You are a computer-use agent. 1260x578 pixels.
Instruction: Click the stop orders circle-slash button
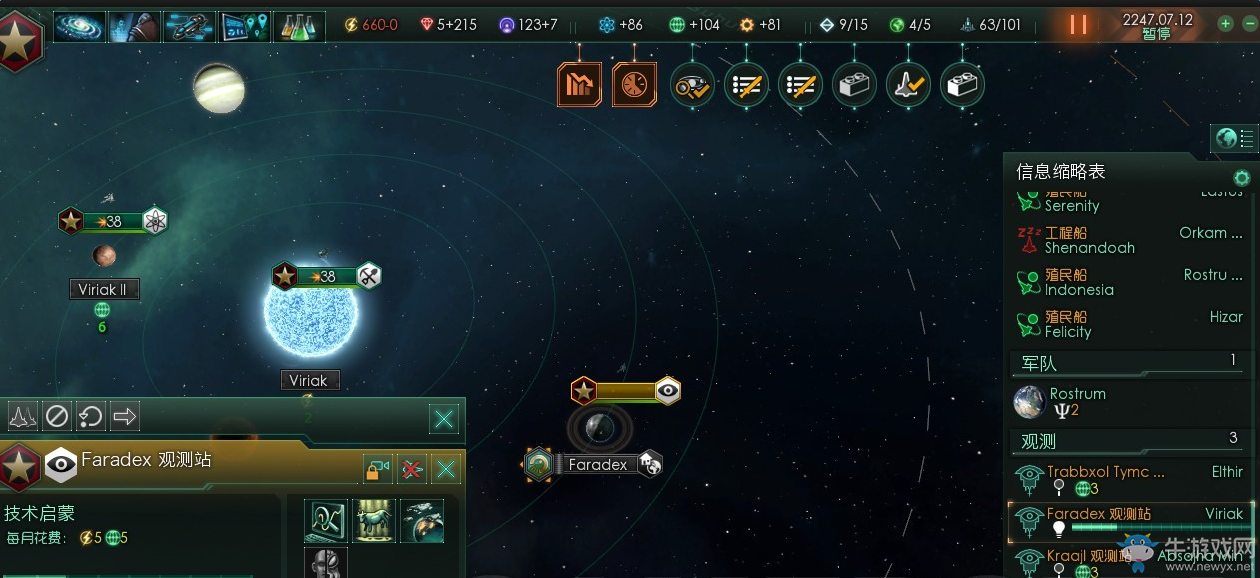pyautogui.click(x=58, y=415)
